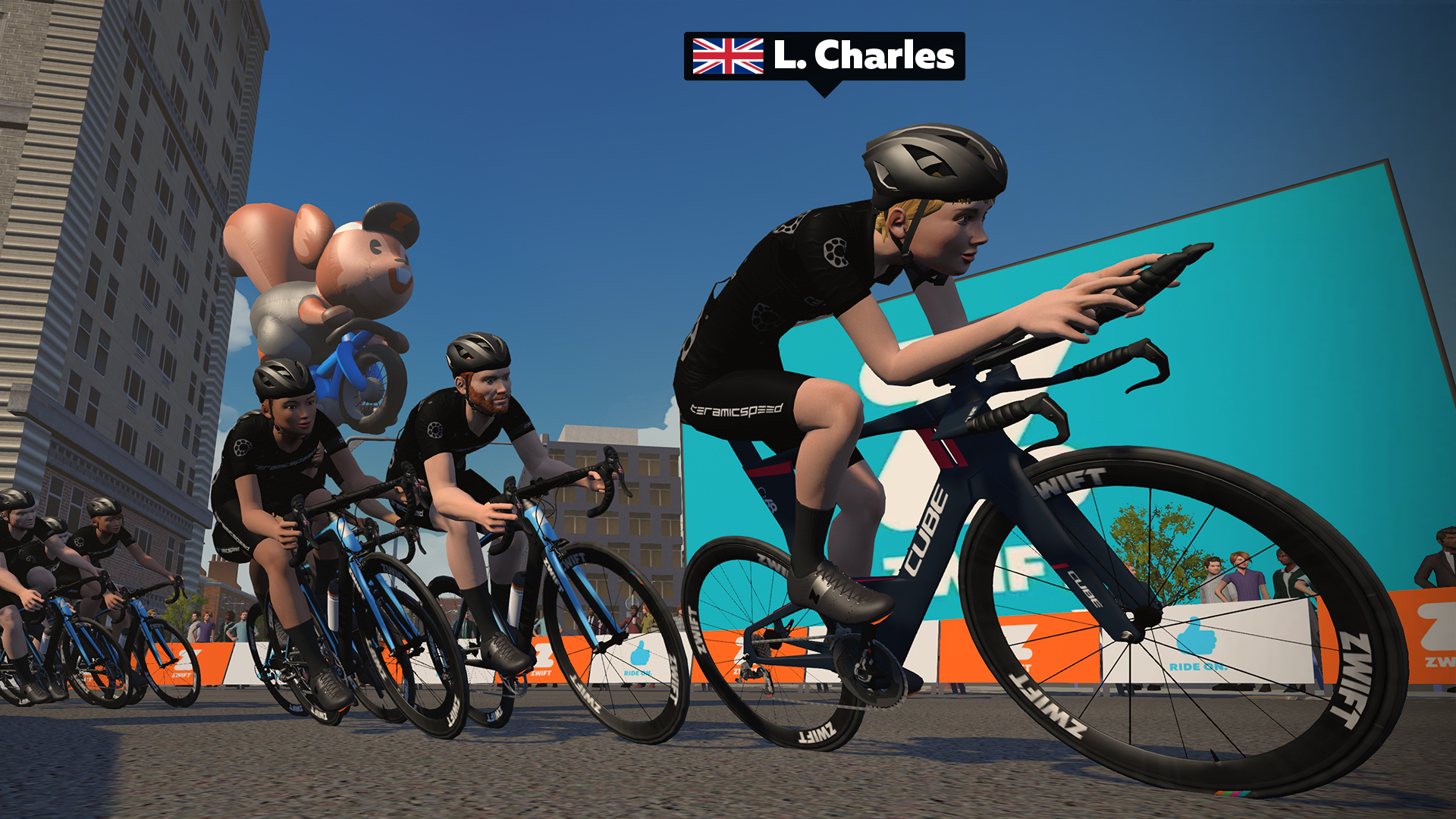Select the L. Charles rider name tag
Image resolution: width=1456 pixels, height=819 pixels.
click(x=824, y=56)
